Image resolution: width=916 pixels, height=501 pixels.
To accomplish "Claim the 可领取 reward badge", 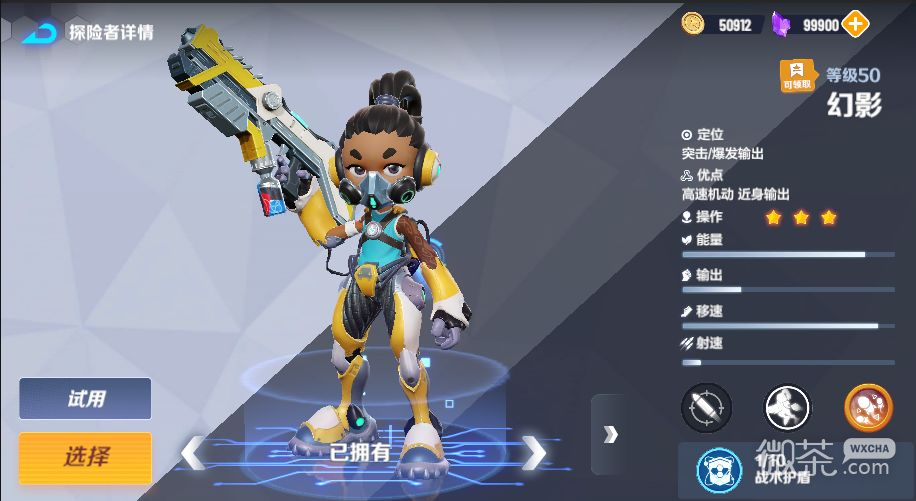I will pyautogui.click(x=797, y=76).
